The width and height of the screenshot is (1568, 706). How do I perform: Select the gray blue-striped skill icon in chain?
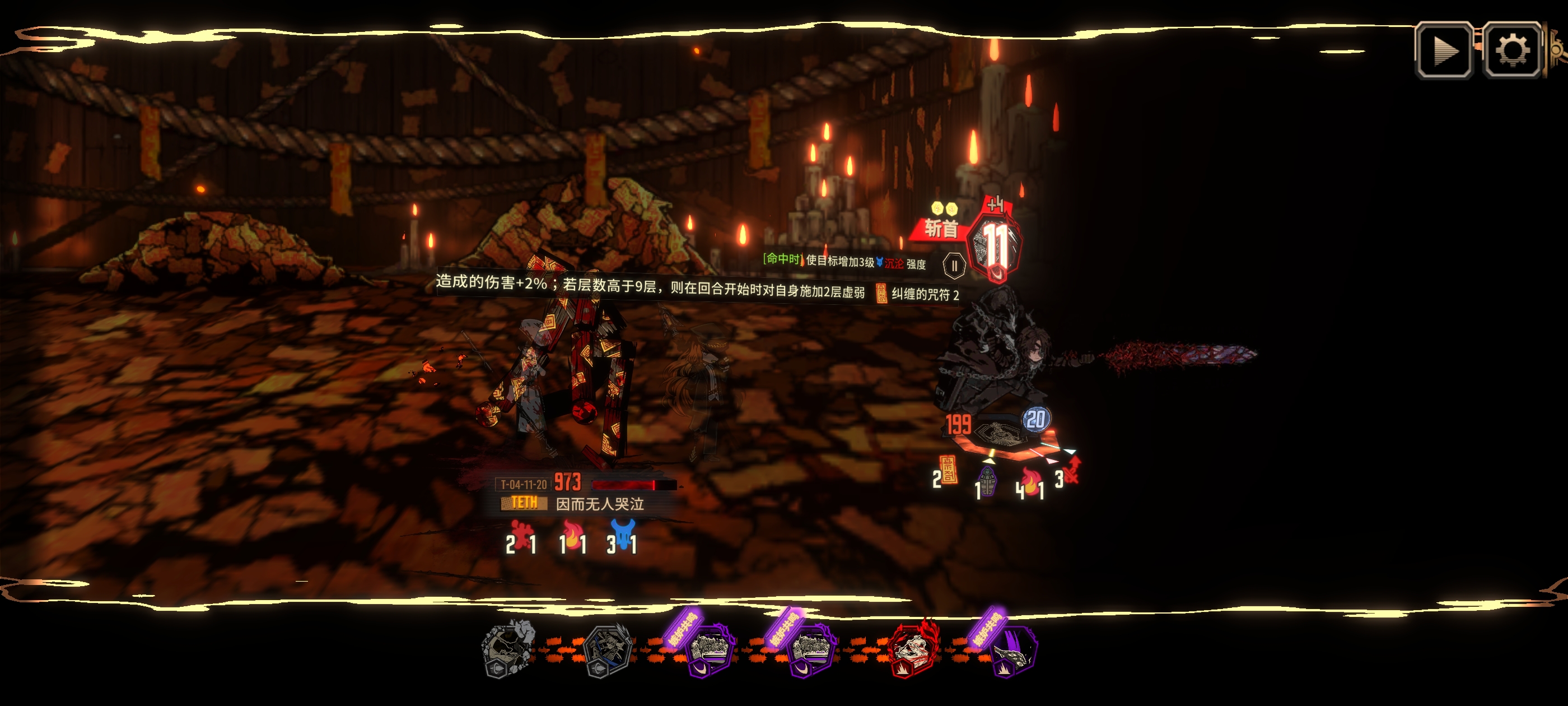(x=608, y=651)
